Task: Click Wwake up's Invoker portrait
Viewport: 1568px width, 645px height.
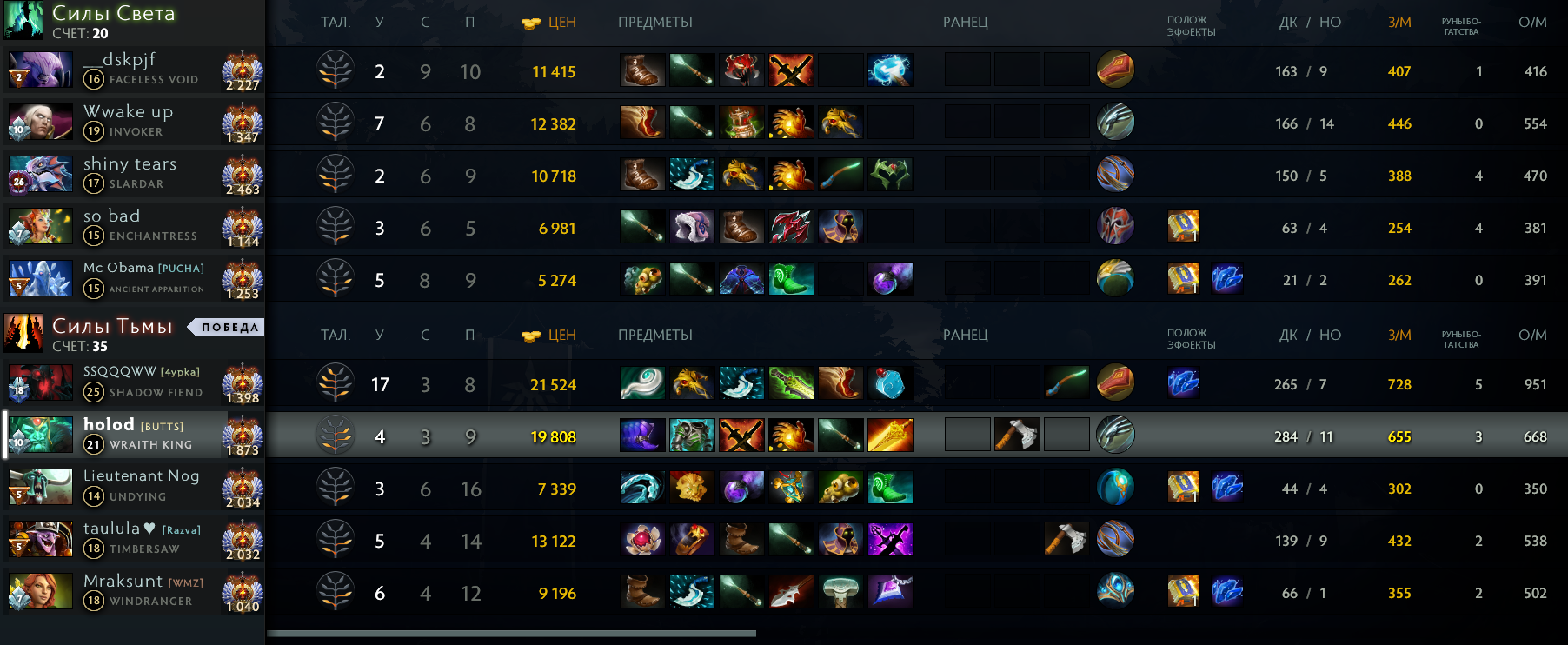Action: [x=40, y=123]
